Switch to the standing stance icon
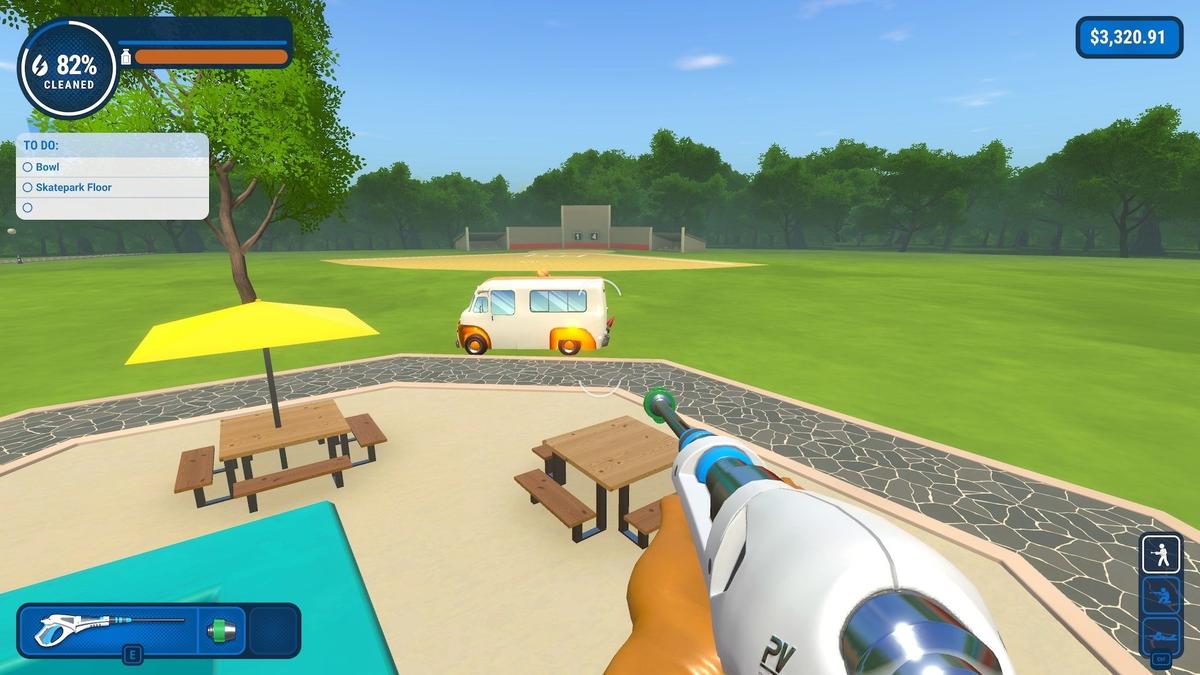This screenshot has height=675, width=1200. pos(1161,554)
